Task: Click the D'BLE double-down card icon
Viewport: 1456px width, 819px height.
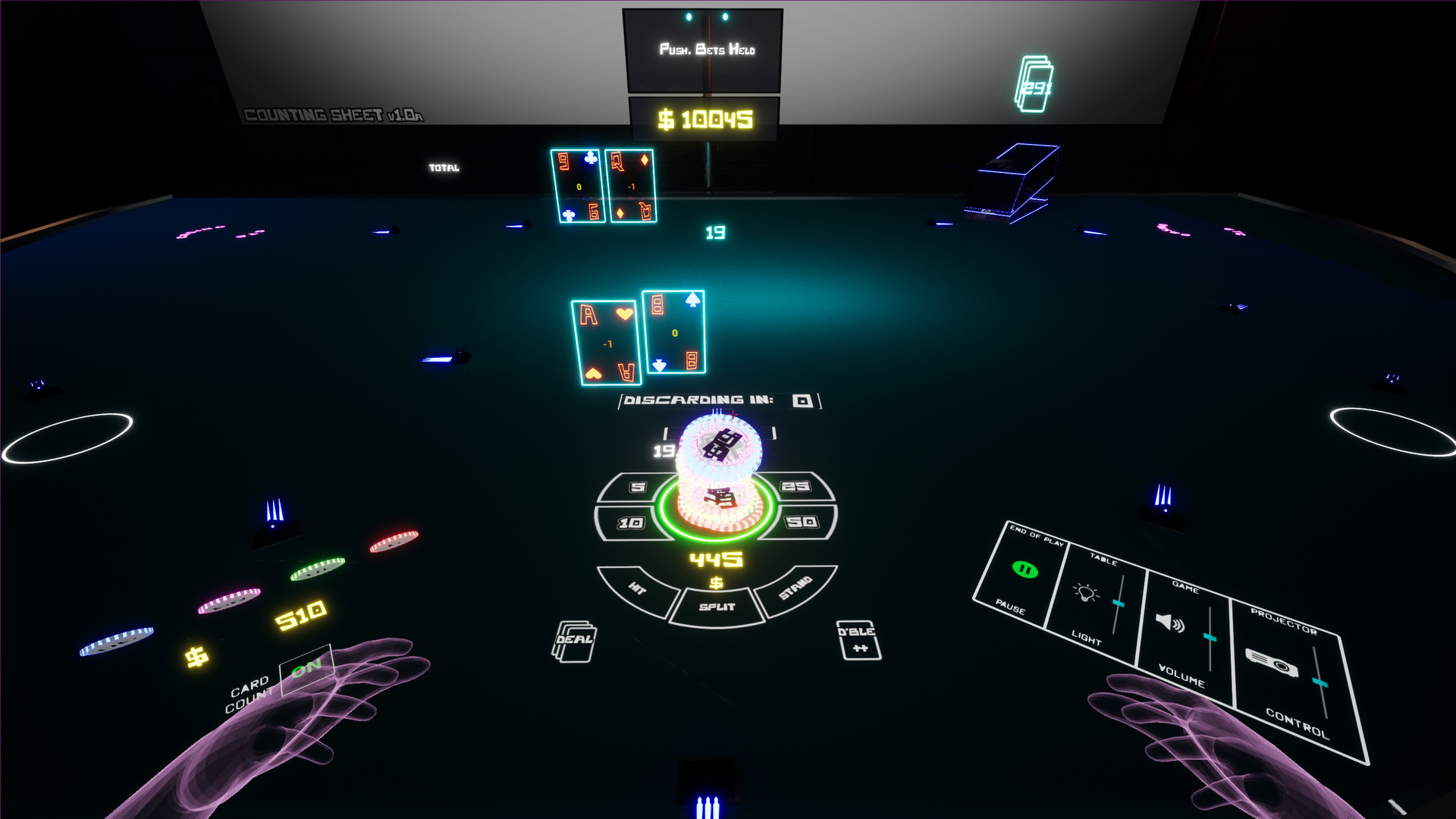Action: (858, 641)
